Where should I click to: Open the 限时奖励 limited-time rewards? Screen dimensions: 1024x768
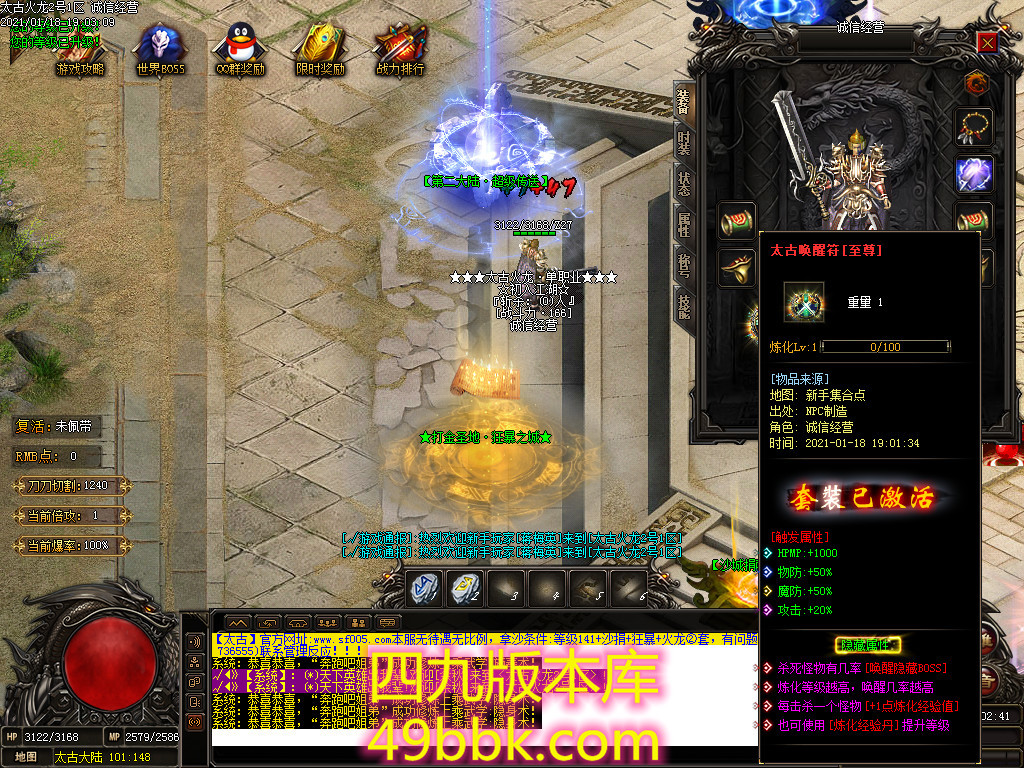point(320,50)
